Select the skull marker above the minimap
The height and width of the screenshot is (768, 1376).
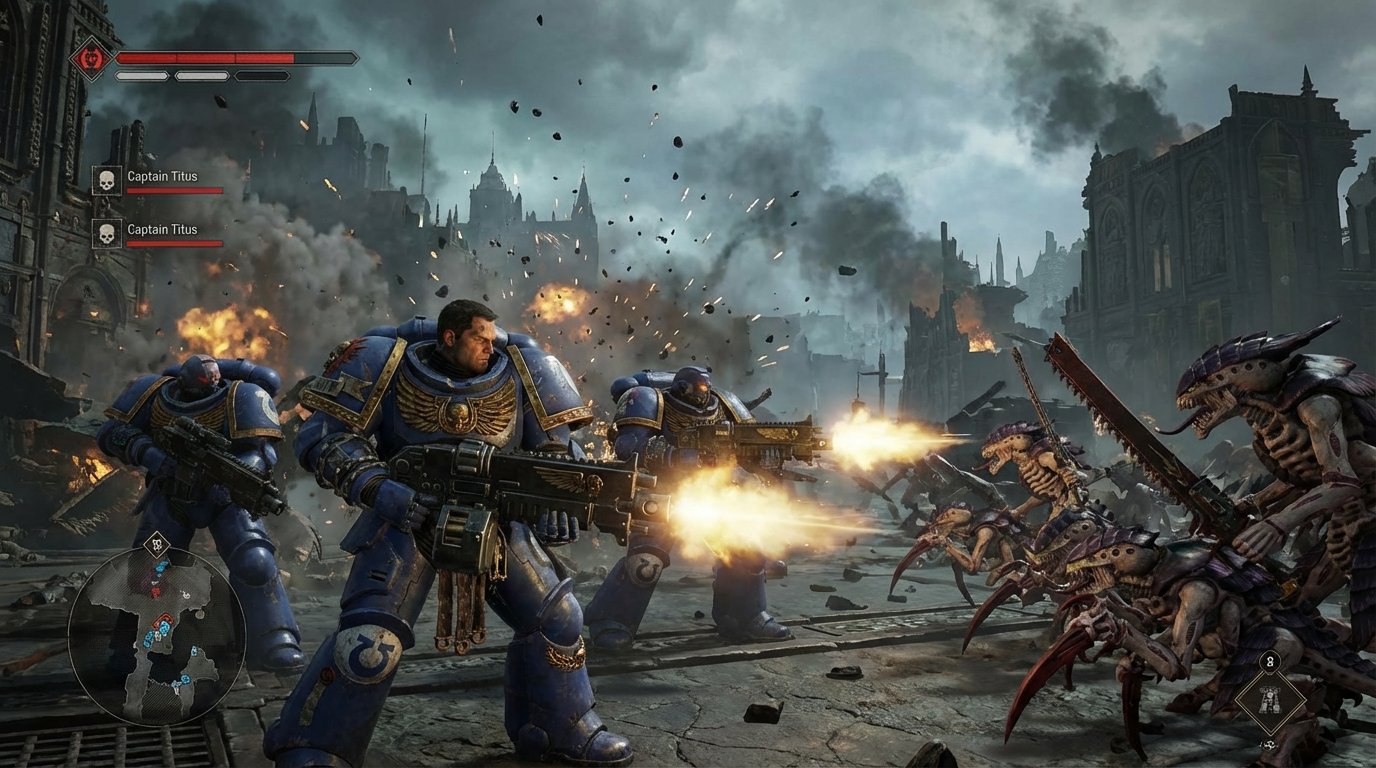[x=156, y=545]
